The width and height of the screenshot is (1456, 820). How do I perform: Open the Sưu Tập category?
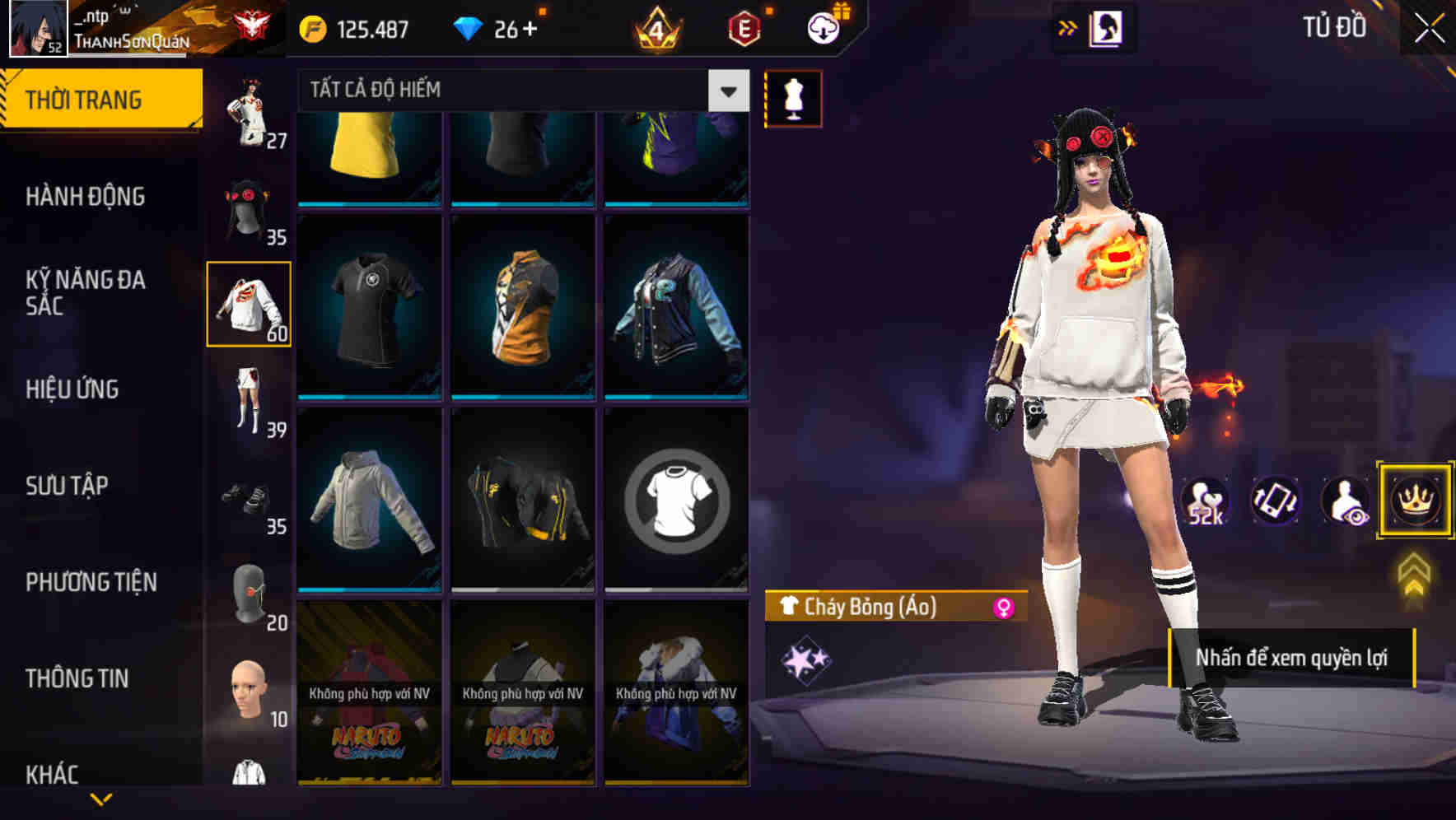[x=68, y=486]
